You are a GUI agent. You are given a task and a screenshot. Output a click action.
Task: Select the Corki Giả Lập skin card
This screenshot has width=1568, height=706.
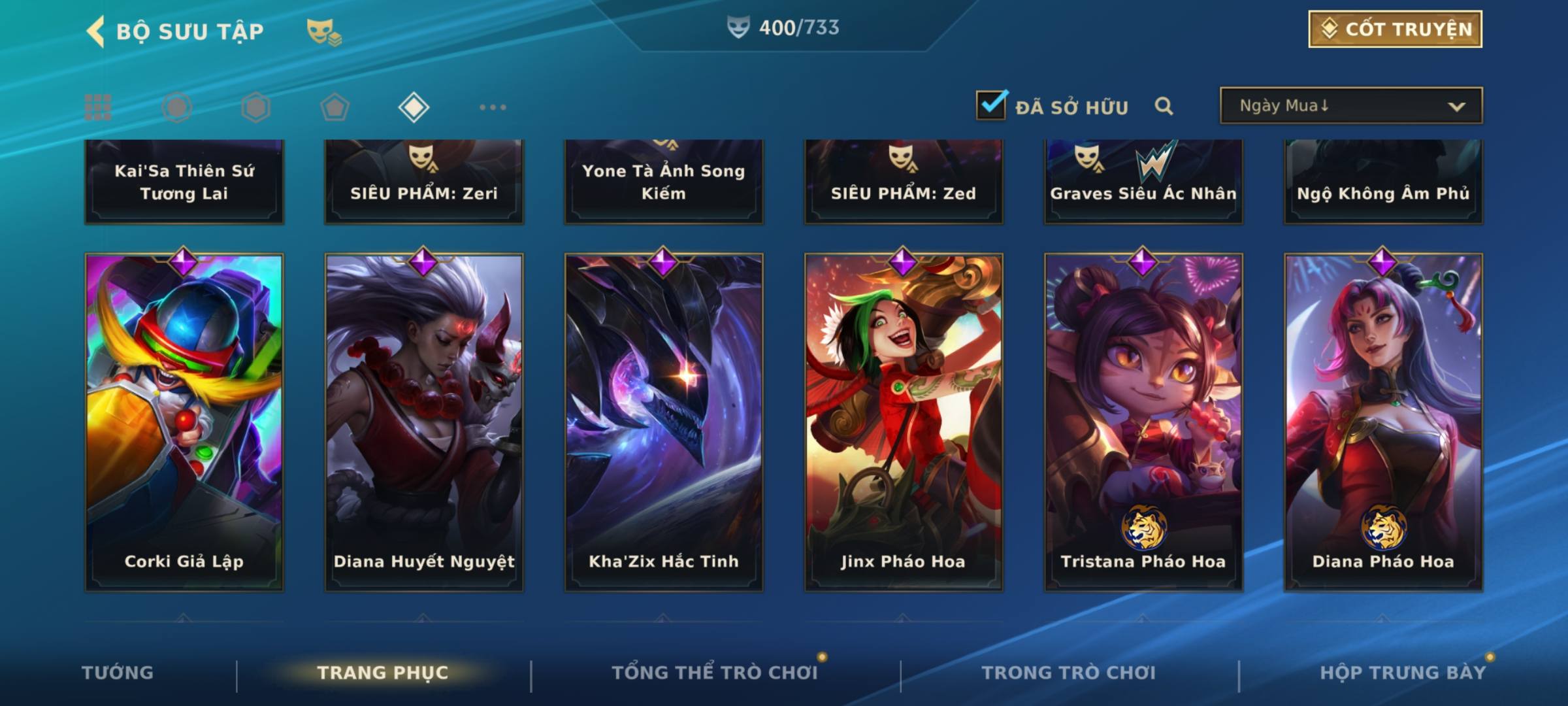coord(184,422)
